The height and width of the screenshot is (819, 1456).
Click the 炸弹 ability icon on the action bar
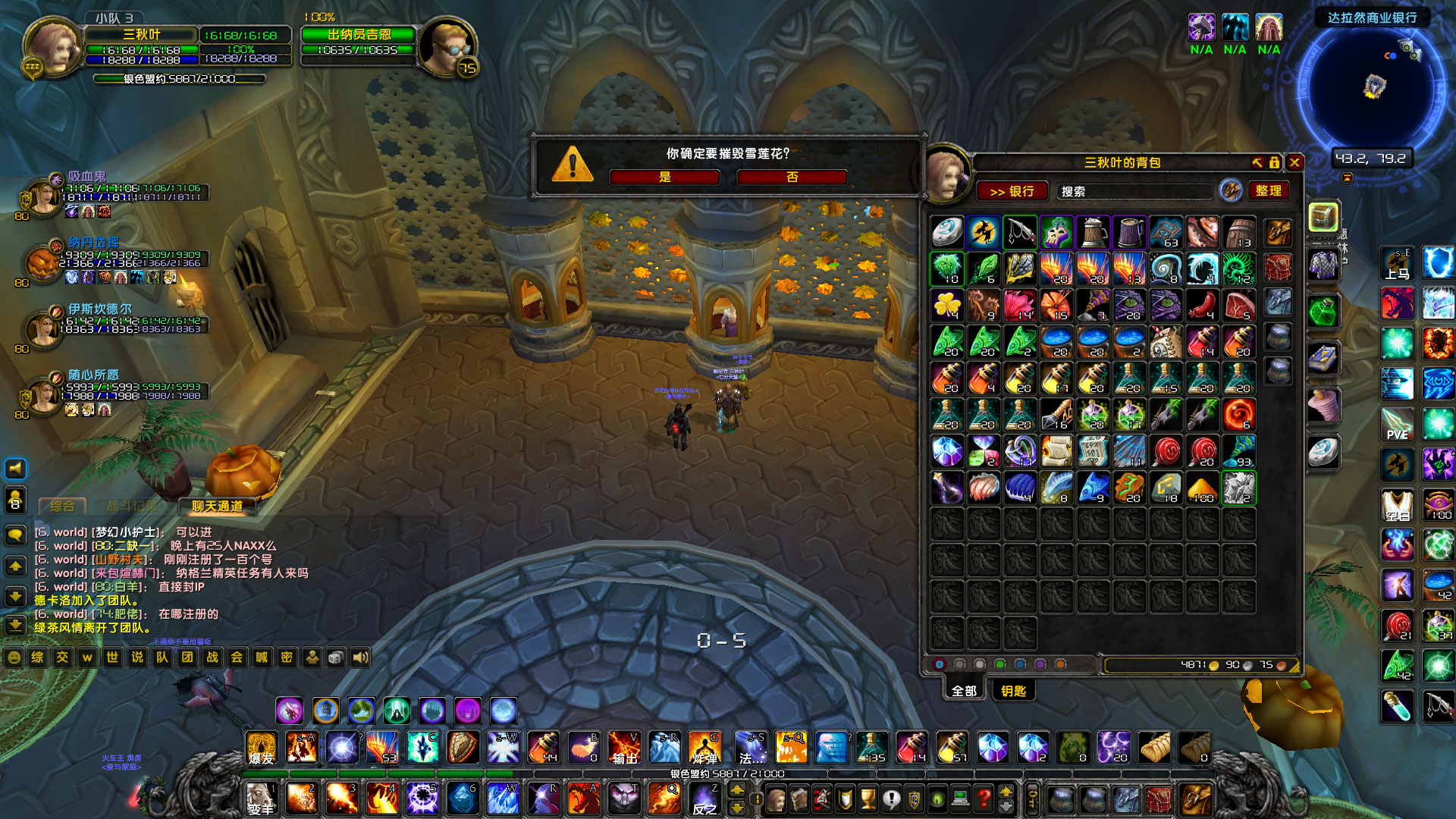705,749
